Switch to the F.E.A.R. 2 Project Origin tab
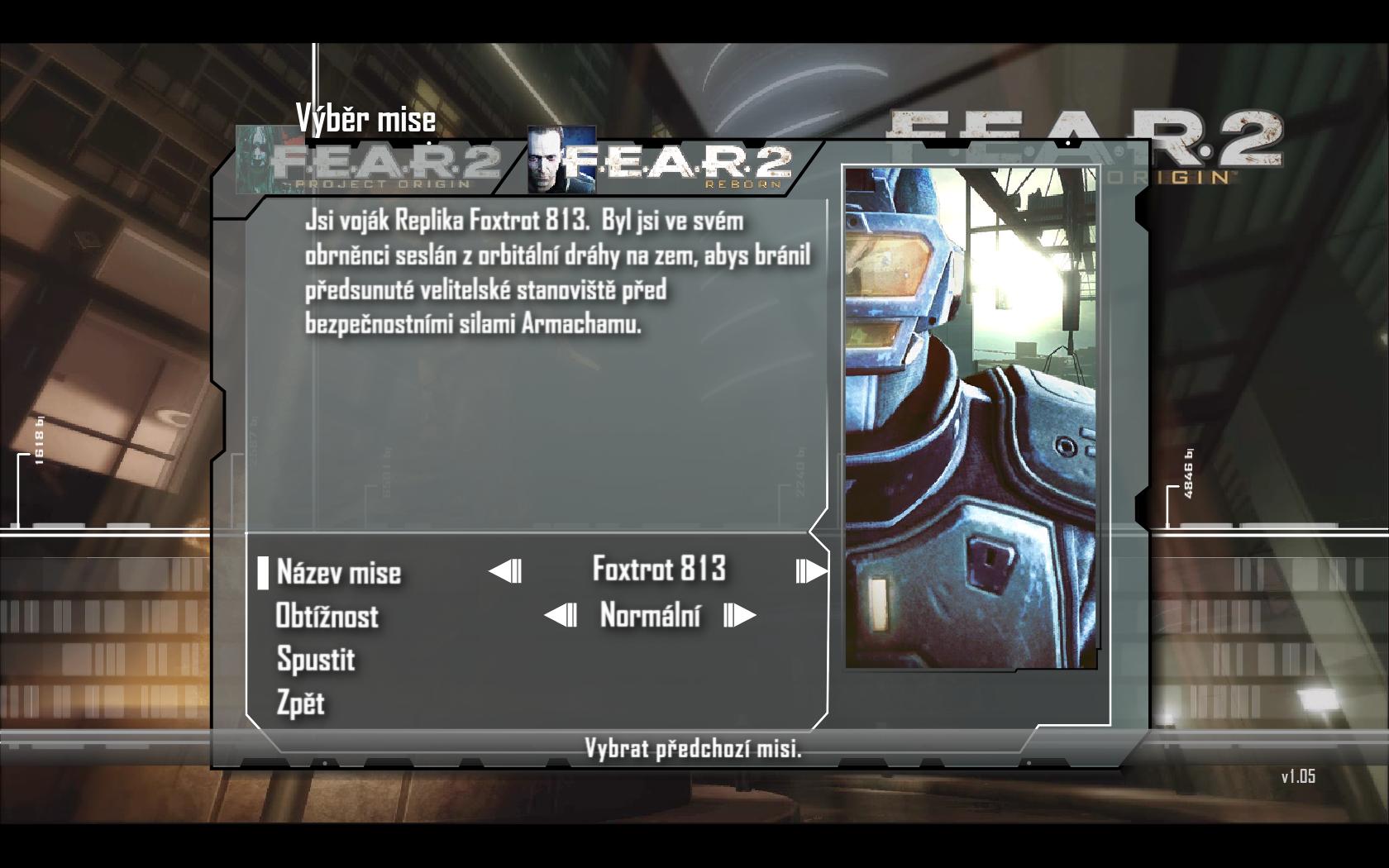The height and width of the screenshot is (868, 1389). pos(370,160)
